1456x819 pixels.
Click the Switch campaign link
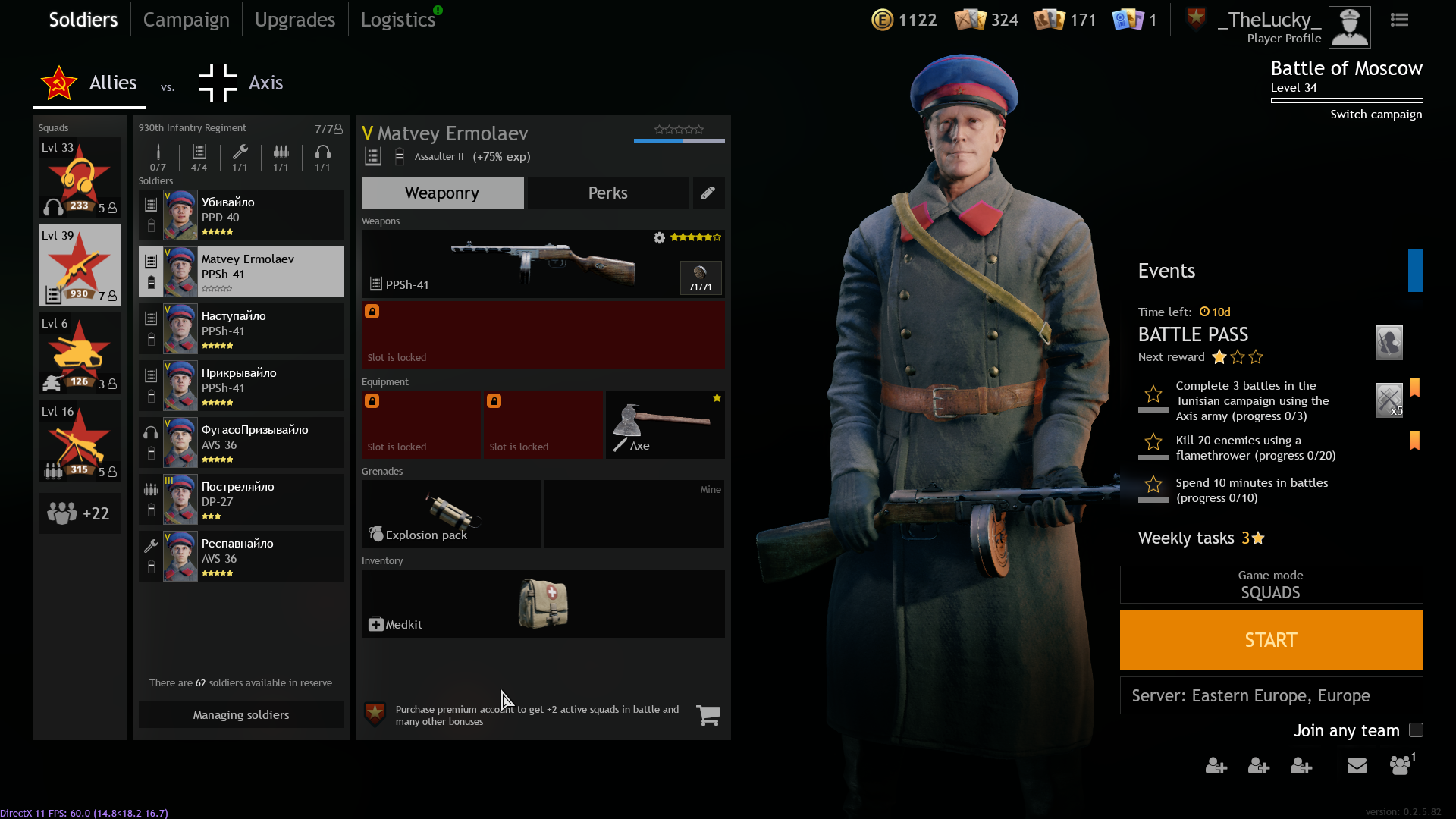coord(1376,115)
